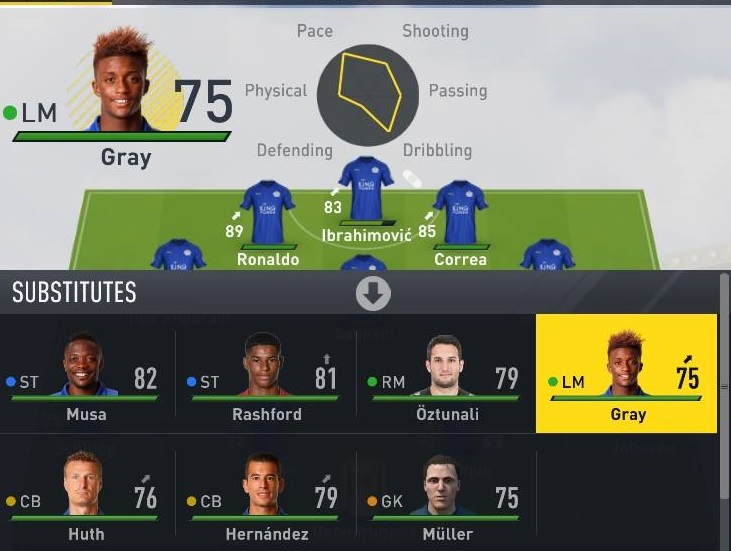Choose Correa's shirt on the pitch
Viewport: 731px width, 551px height.
click(x=460, y=212)
